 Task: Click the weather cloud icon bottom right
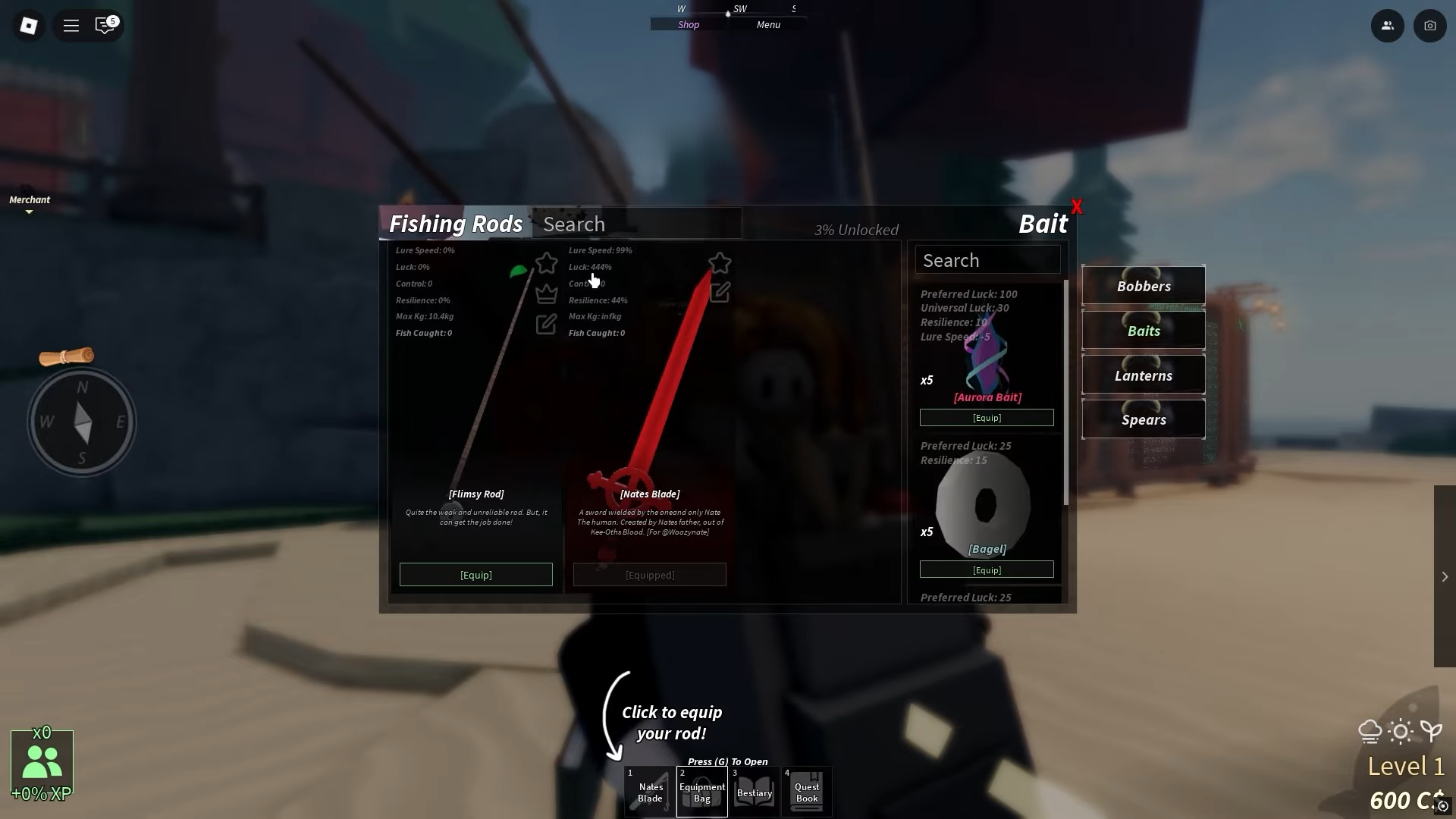click(1369, 730)
